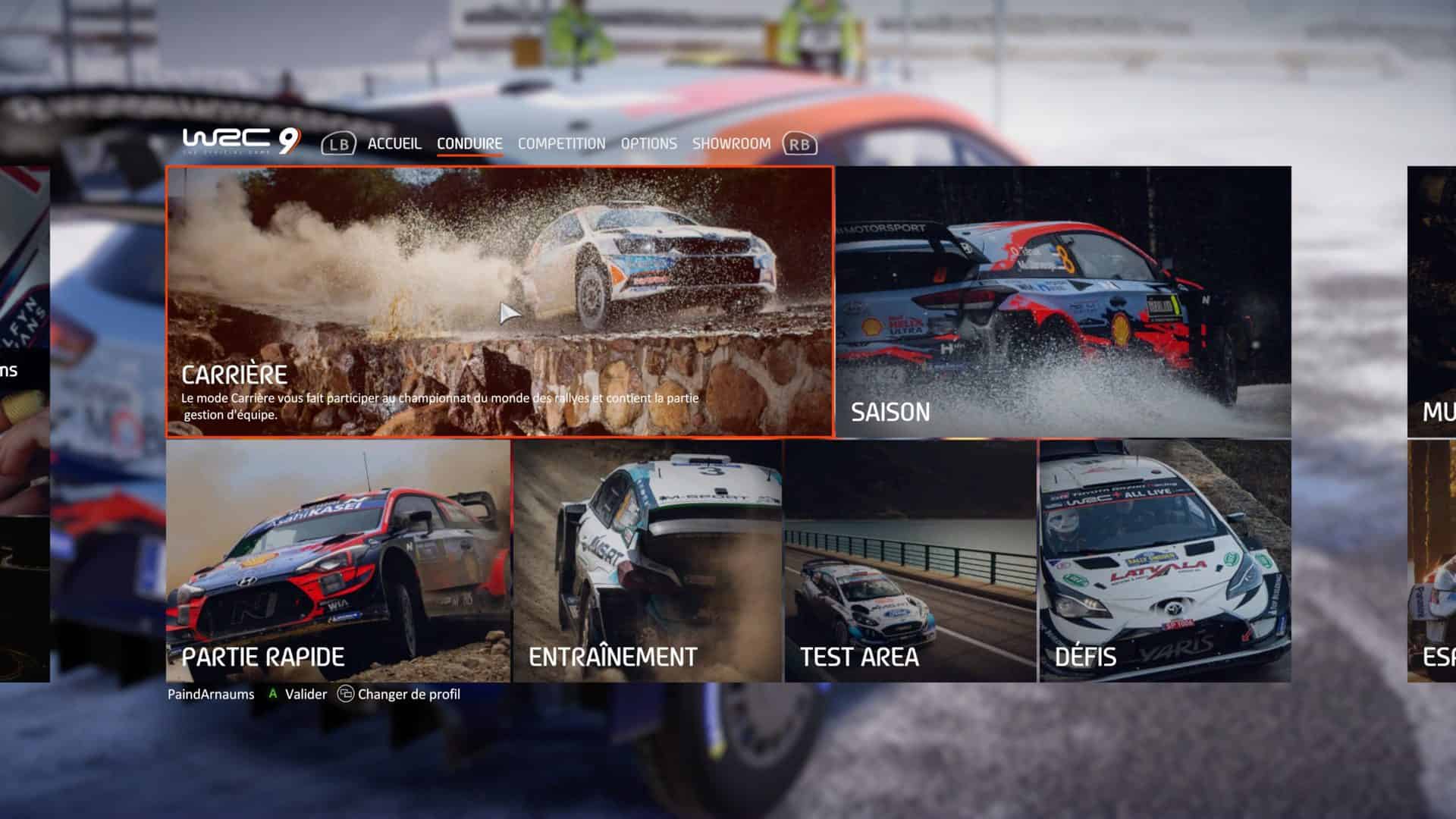Open the COMPETITION tab

[561, 143]
